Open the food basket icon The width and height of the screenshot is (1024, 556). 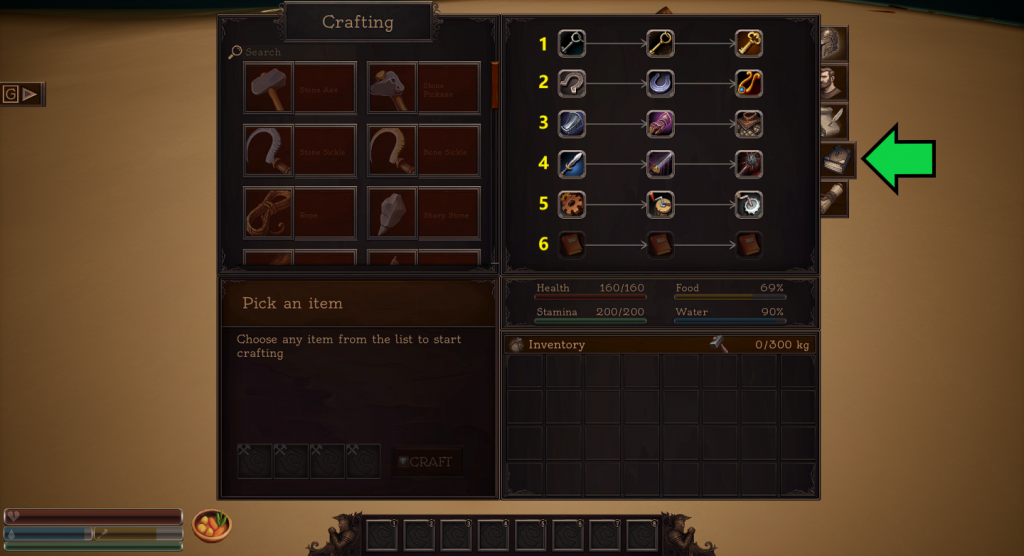(211, 524)
